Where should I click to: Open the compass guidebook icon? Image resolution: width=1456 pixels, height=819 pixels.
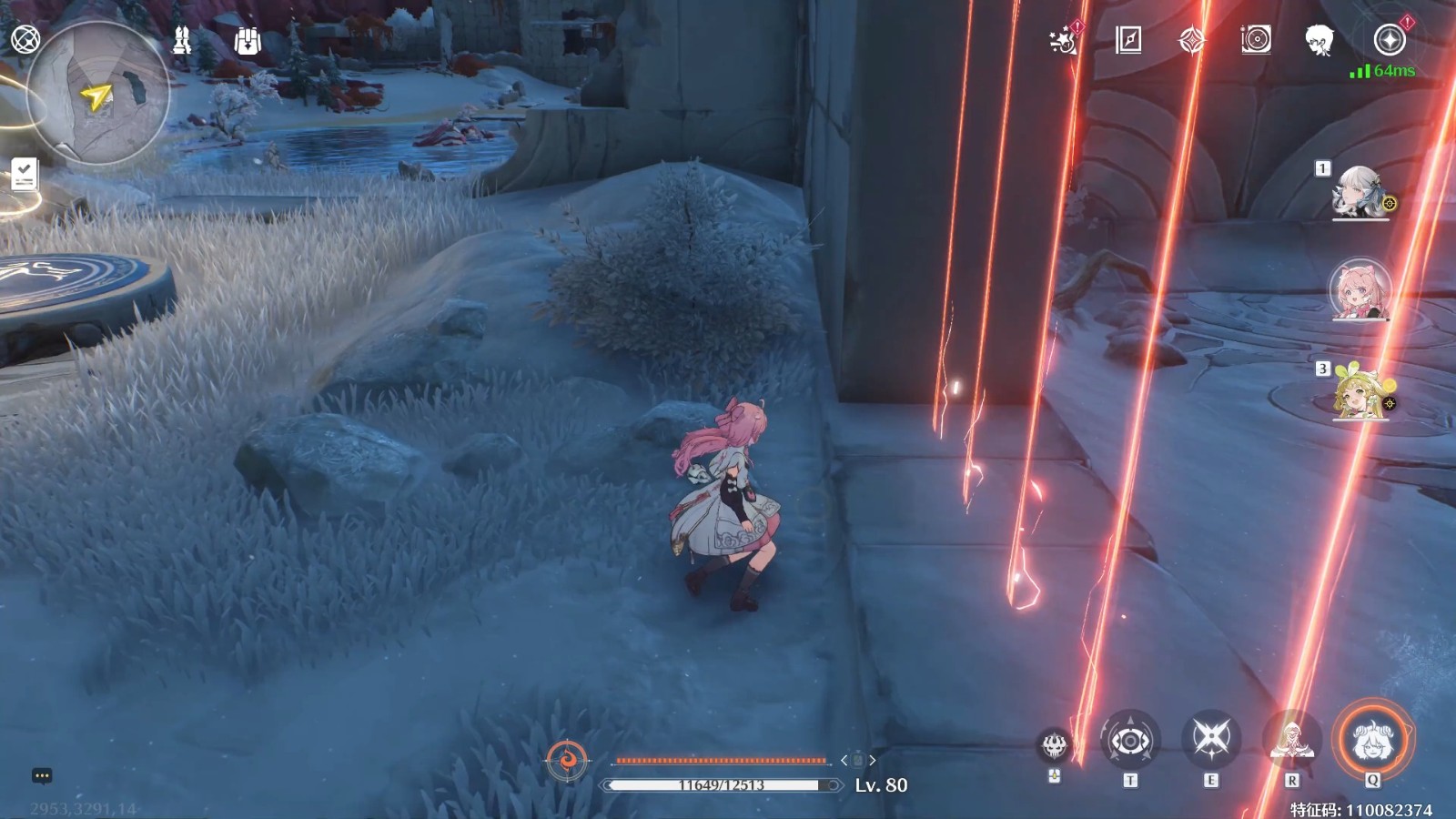[x=1128, y=40]
